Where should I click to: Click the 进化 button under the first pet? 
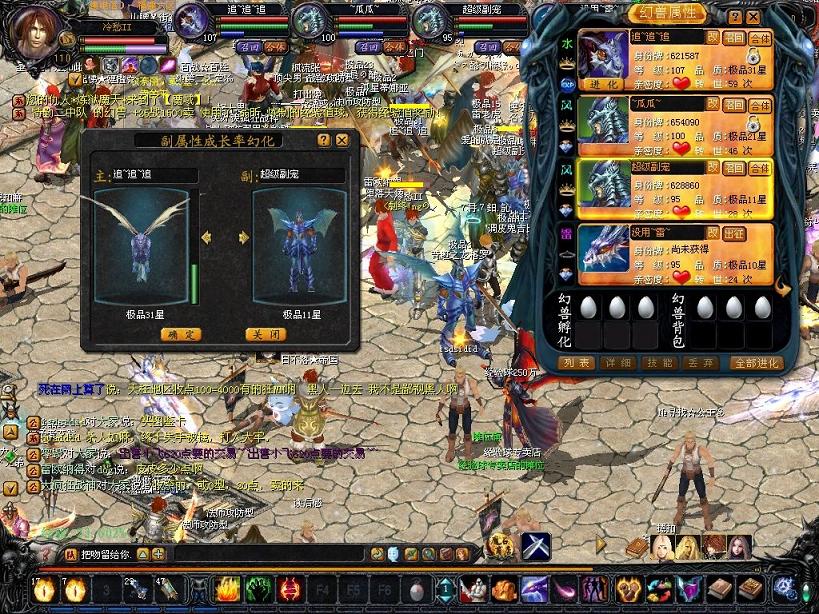[603, 84]
